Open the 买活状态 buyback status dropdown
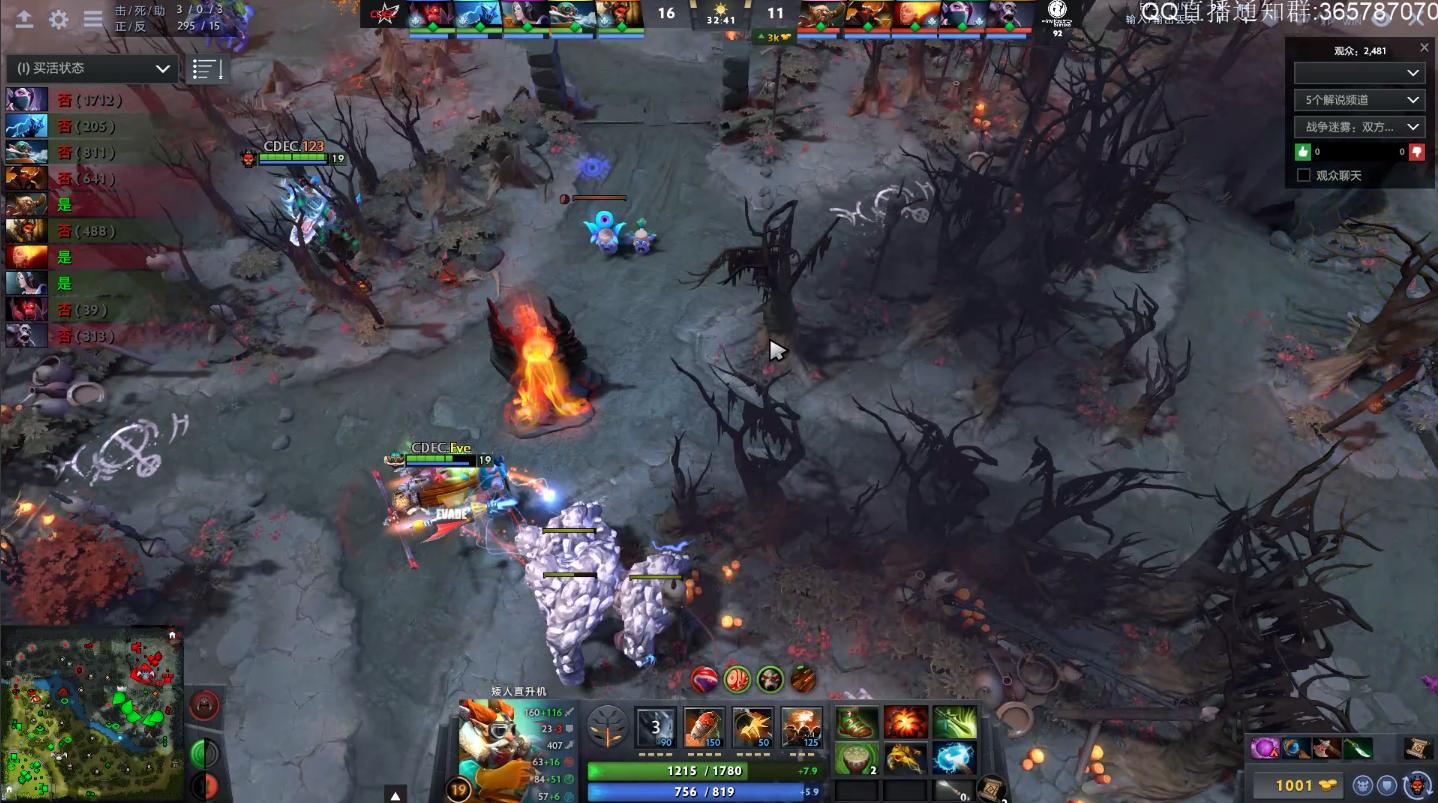1438x803 pixels. [91, 69]
